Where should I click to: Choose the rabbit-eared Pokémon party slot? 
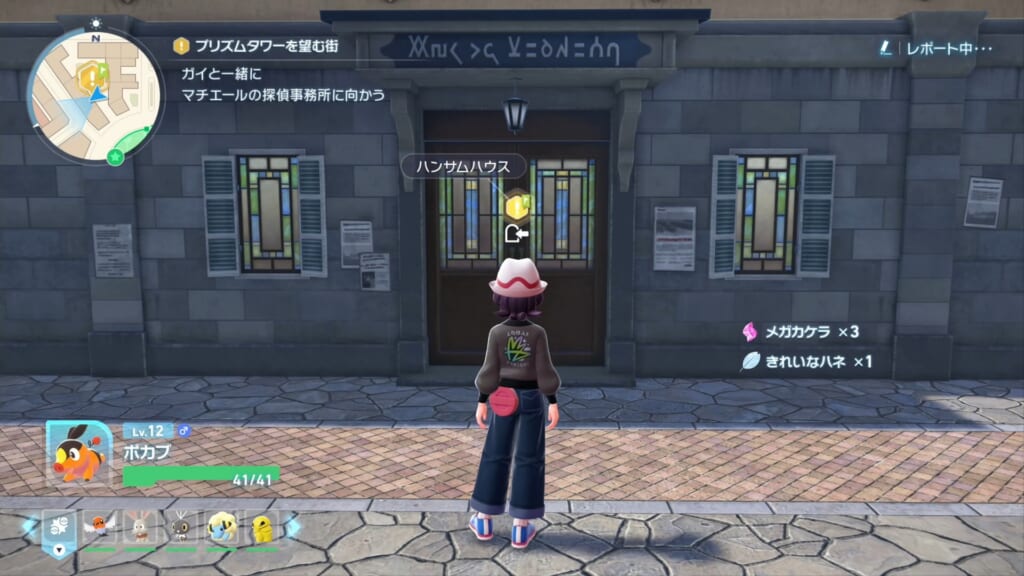click(139, 527)
